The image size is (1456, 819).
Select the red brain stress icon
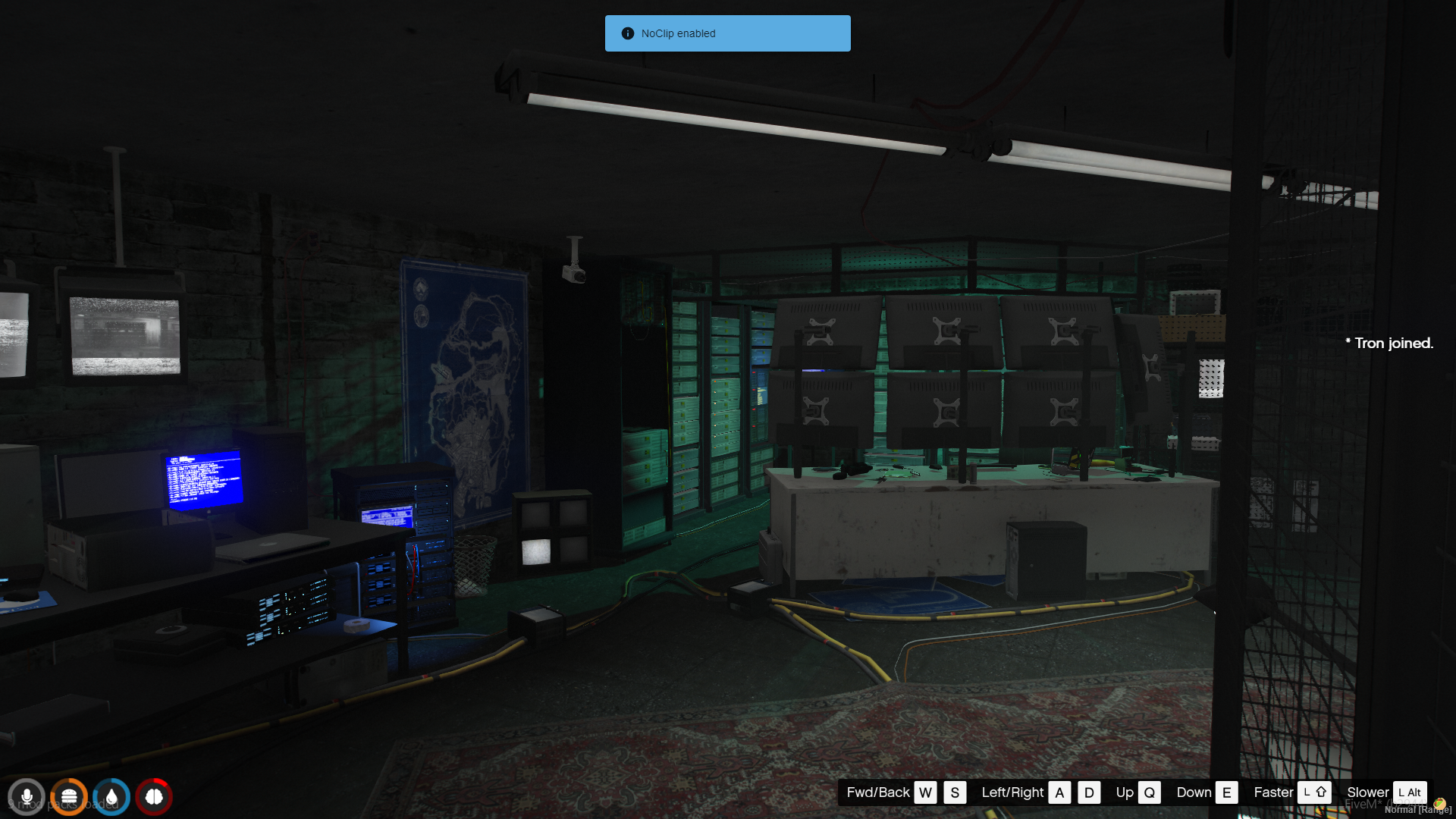pyautogui.click(x=154, y=797)
